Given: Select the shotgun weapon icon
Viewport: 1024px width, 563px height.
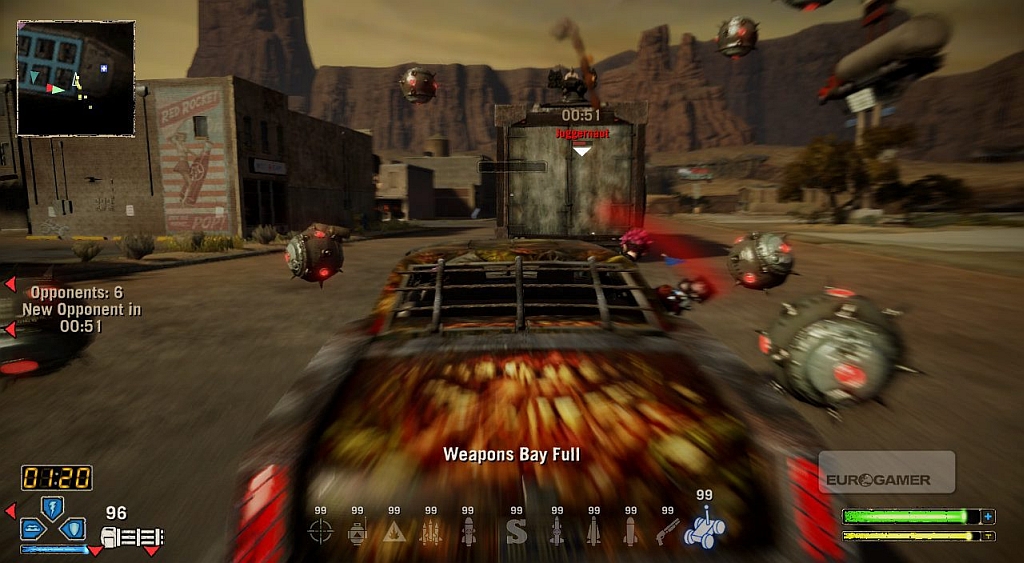Looking at the screenshot, I should coord(667,532).
